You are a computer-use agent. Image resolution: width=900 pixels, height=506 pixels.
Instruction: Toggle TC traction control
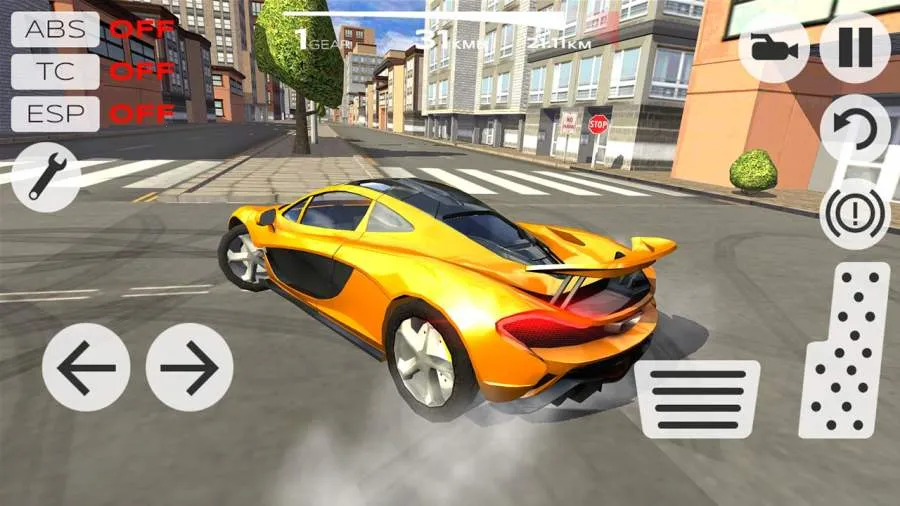pyautogui.click(x=55, y=71)
